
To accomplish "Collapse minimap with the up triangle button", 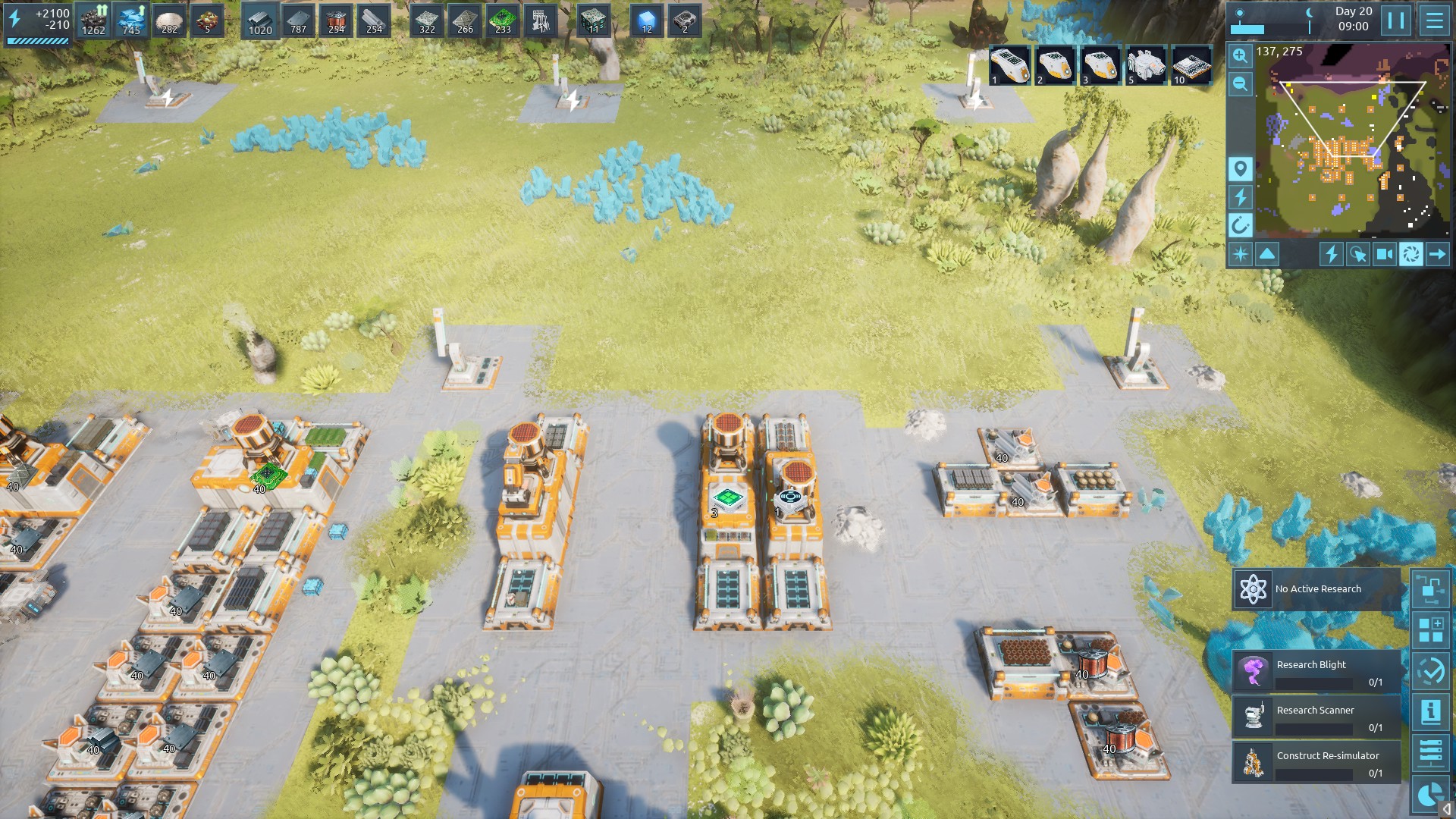I will [1267, 254].
